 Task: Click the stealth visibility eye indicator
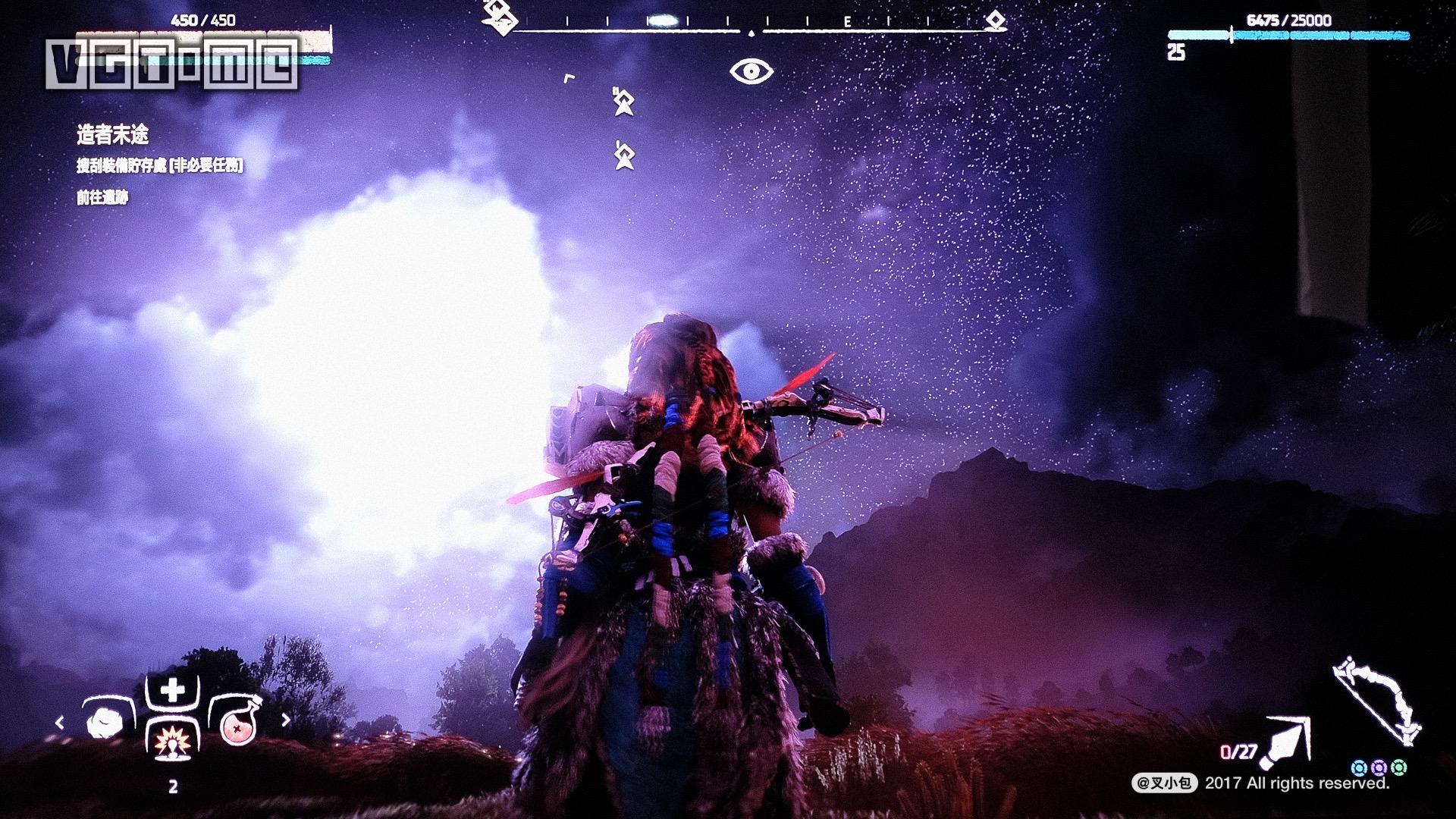point(751,72)
